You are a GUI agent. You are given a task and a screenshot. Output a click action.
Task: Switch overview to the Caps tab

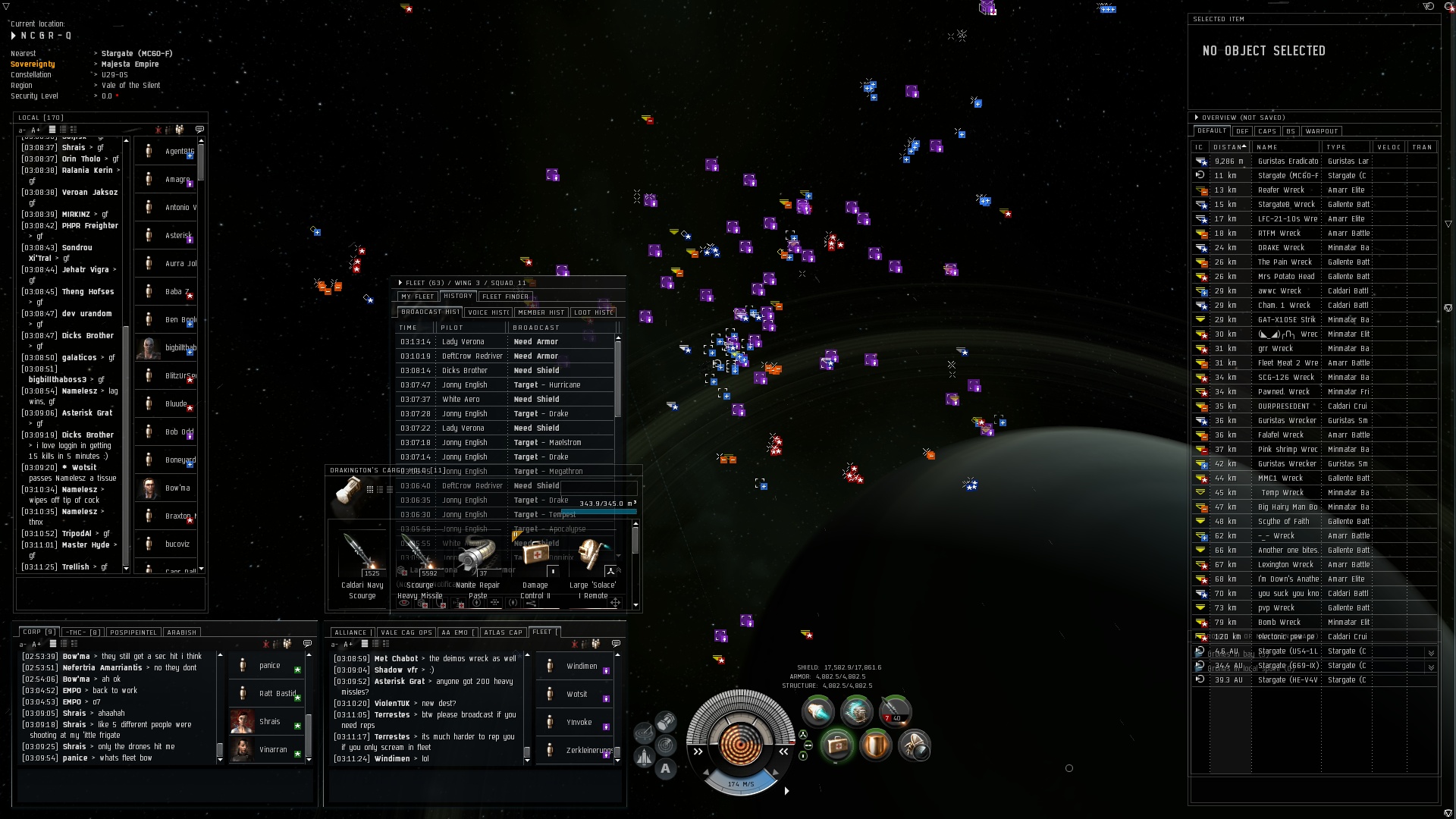point(1267,131)
